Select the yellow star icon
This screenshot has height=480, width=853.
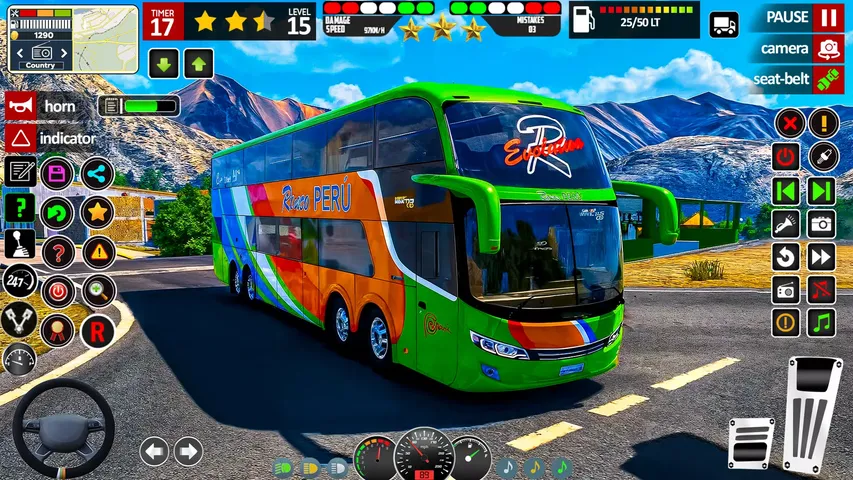click(x=97, y=211)
